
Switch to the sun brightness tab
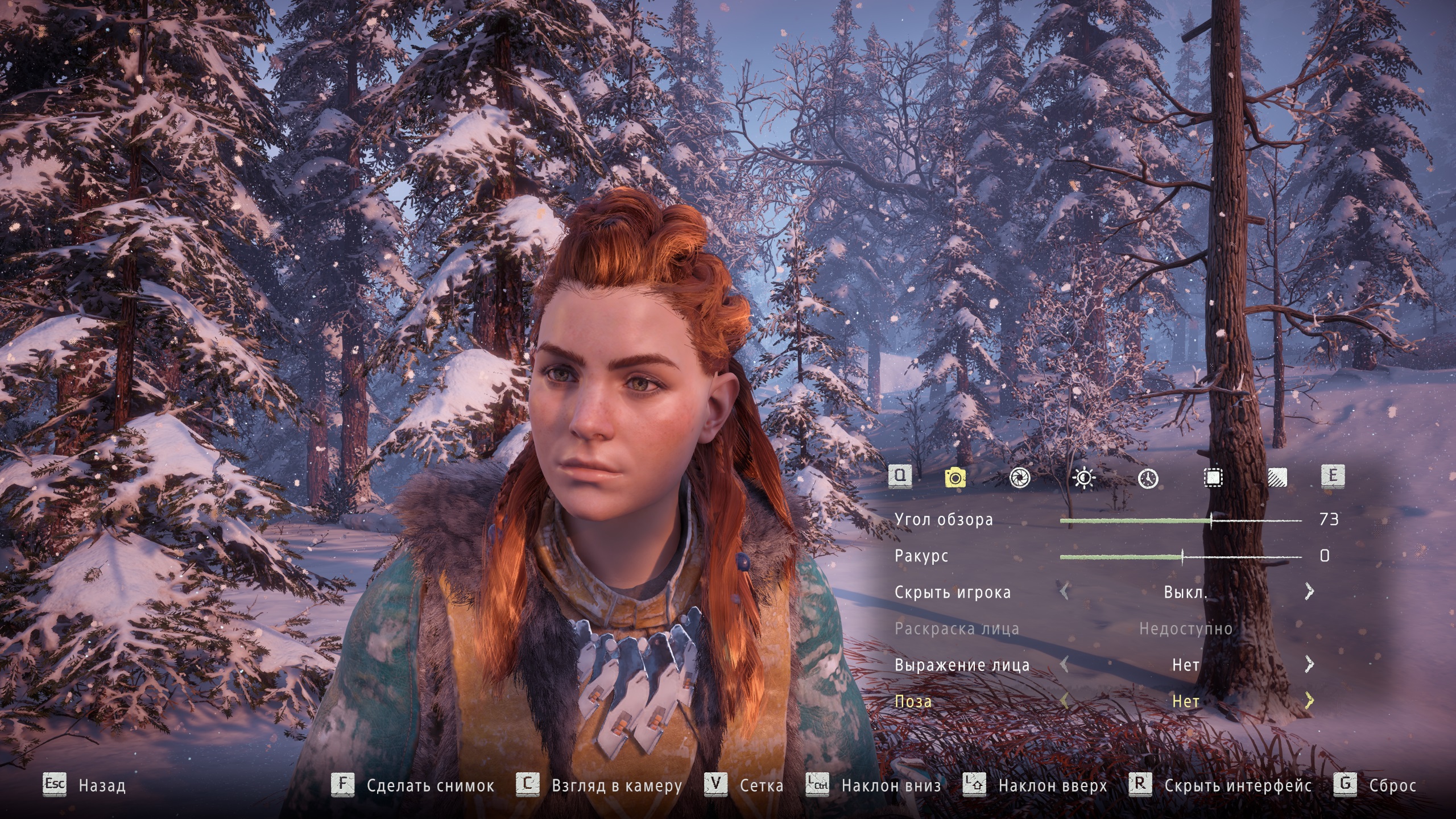tap(1083, 478)
